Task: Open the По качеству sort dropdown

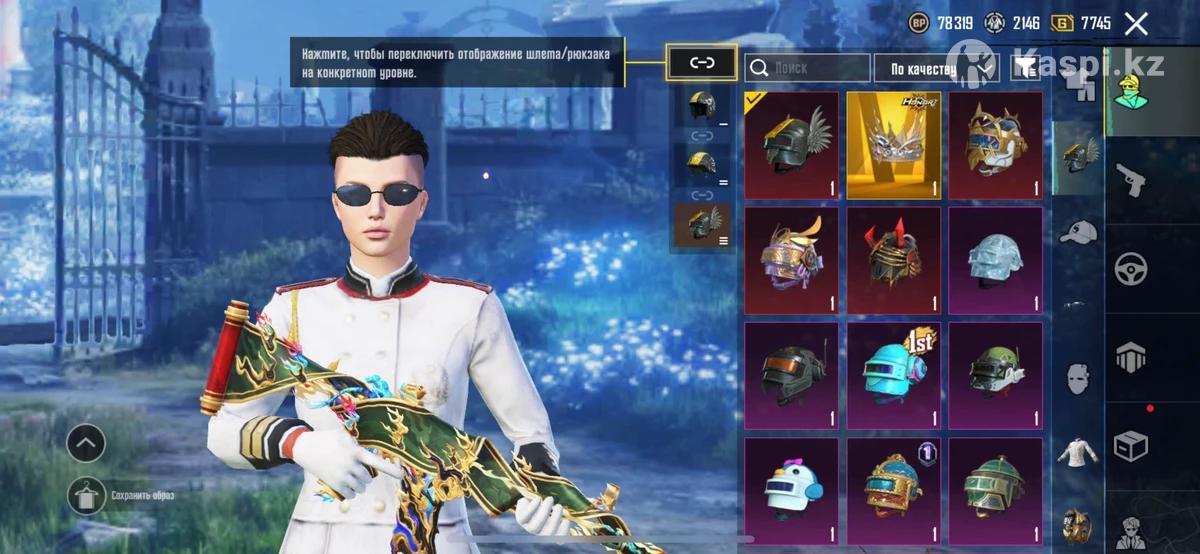Action: pos(936,68)
